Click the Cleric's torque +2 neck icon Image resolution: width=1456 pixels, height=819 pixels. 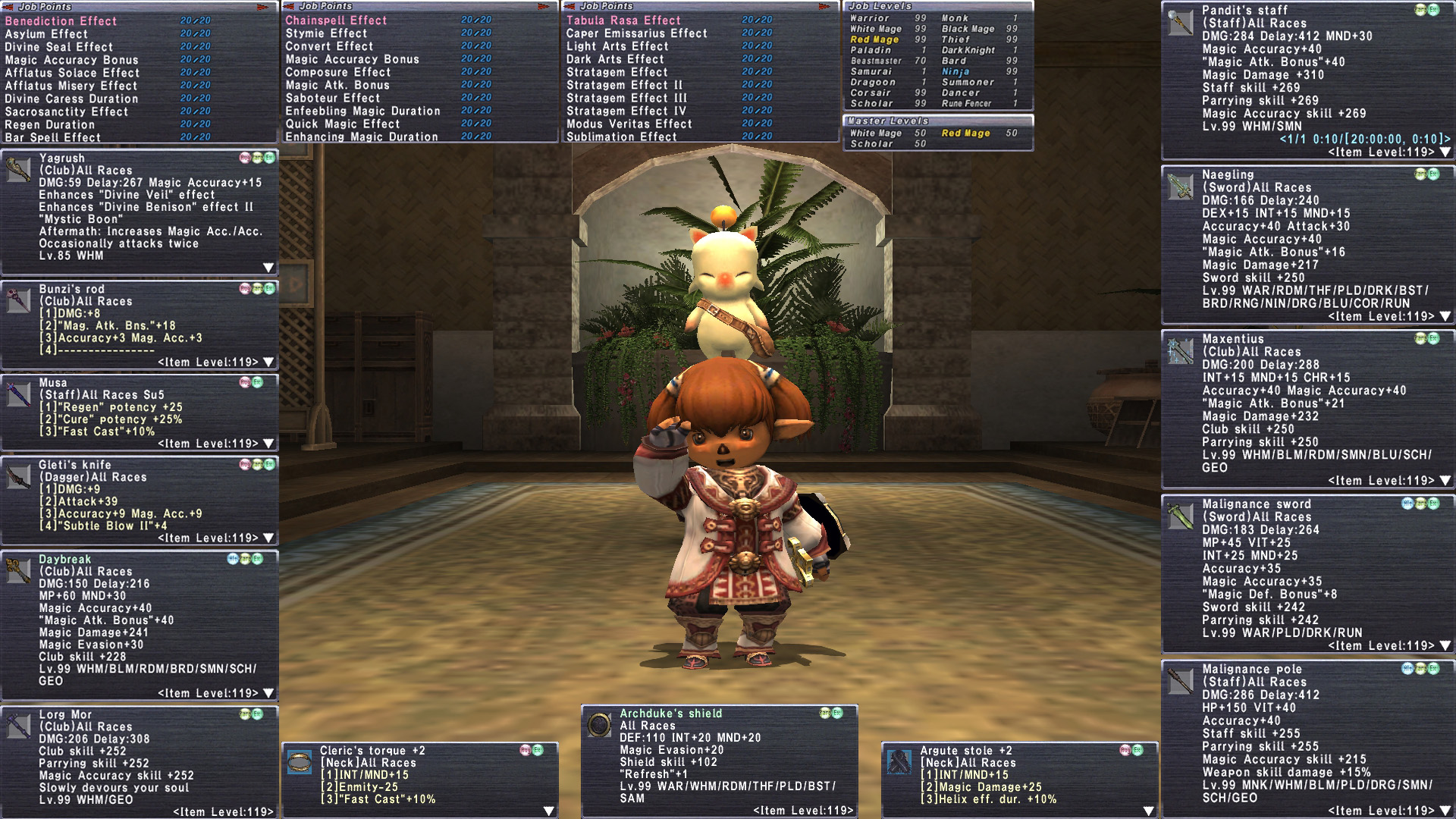[x=300, y=762]
